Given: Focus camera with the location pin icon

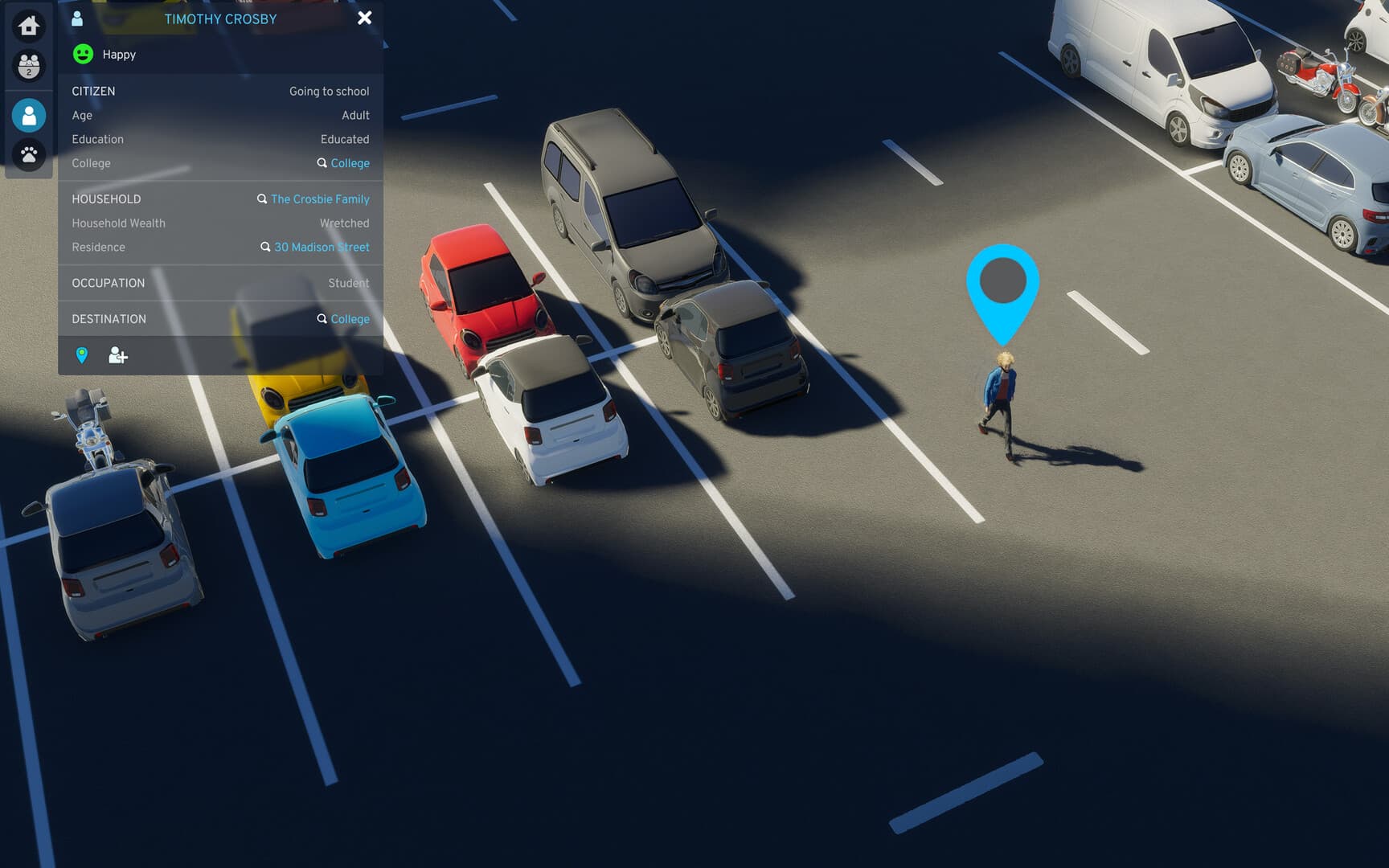Looking at the screenshot, I should pyautogui.click(x=83, y=355).
